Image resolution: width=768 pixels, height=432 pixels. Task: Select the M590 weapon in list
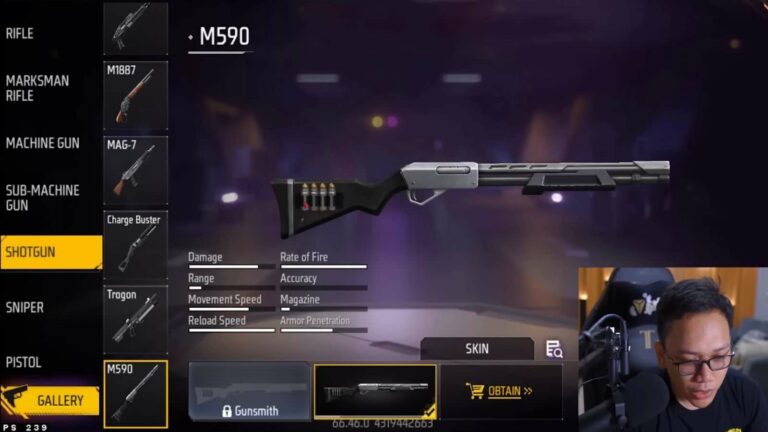point(136,394)
